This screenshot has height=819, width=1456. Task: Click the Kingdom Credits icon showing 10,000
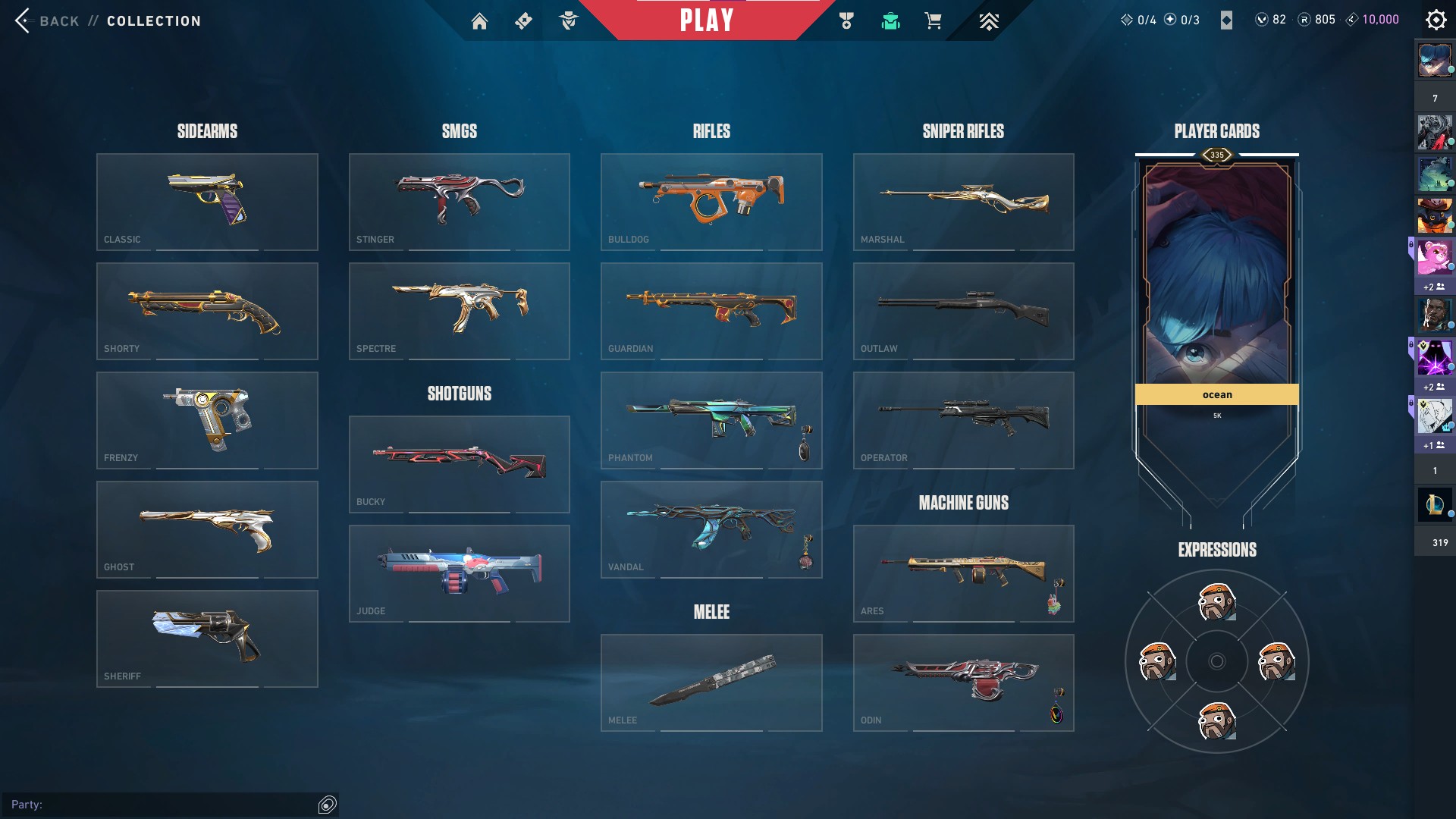1352,19
